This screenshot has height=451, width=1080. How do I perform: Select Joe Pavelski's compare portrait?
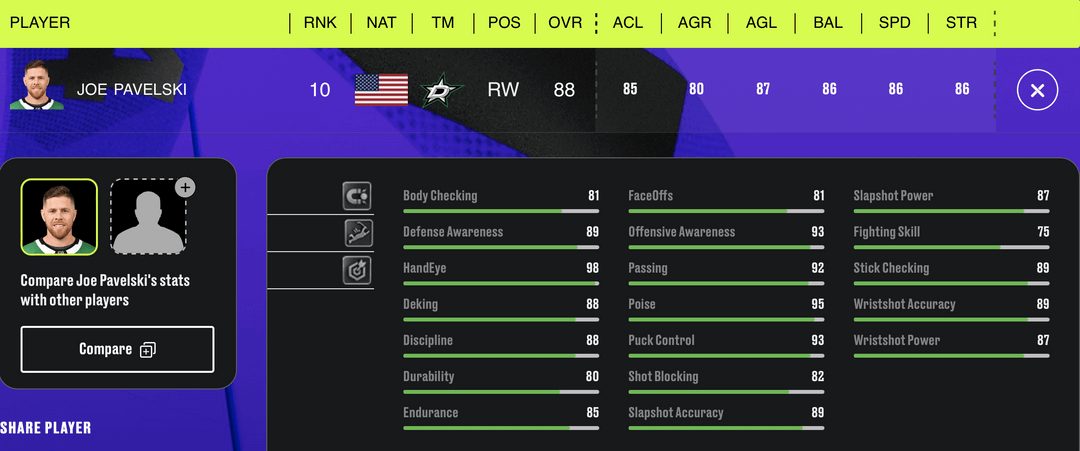point(59,217)
